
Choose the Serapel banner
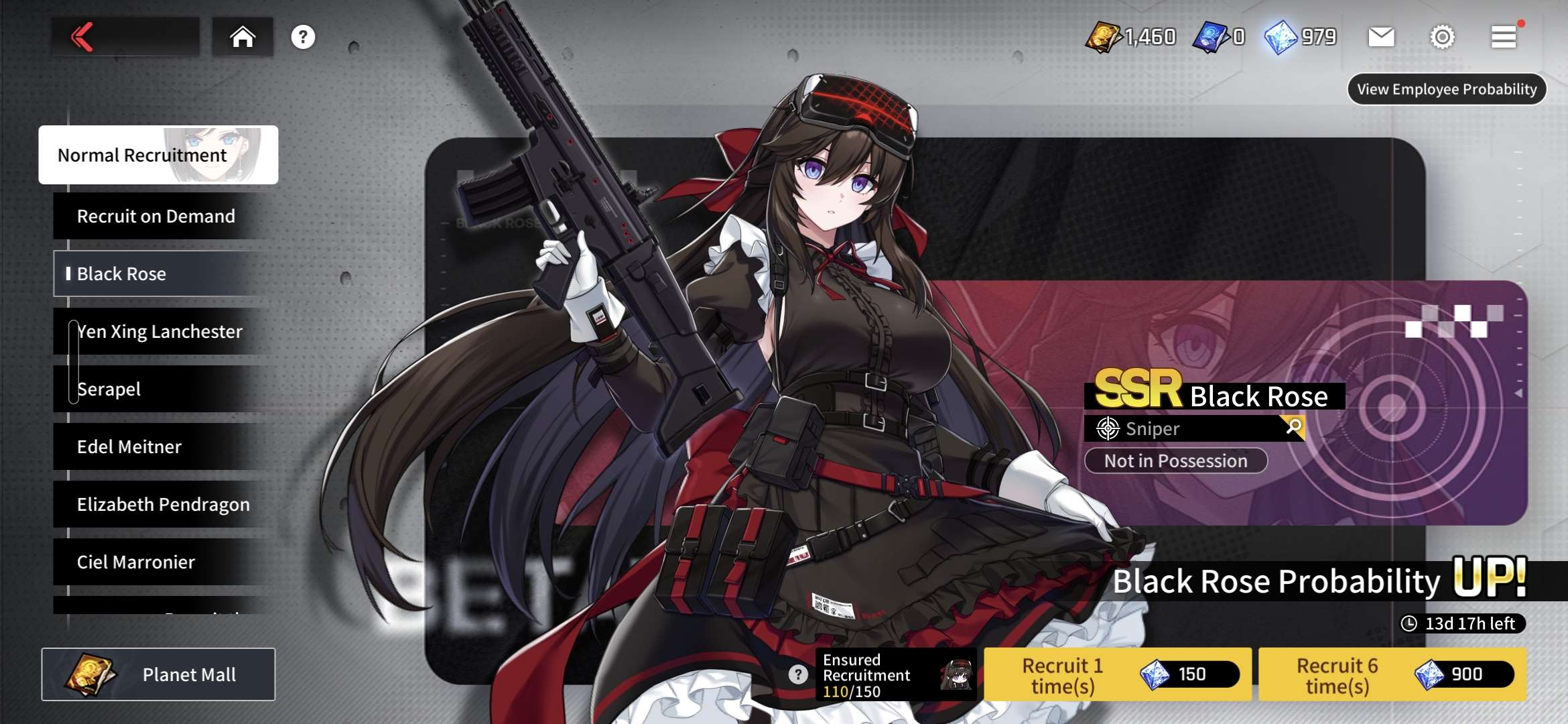point(161,389)
